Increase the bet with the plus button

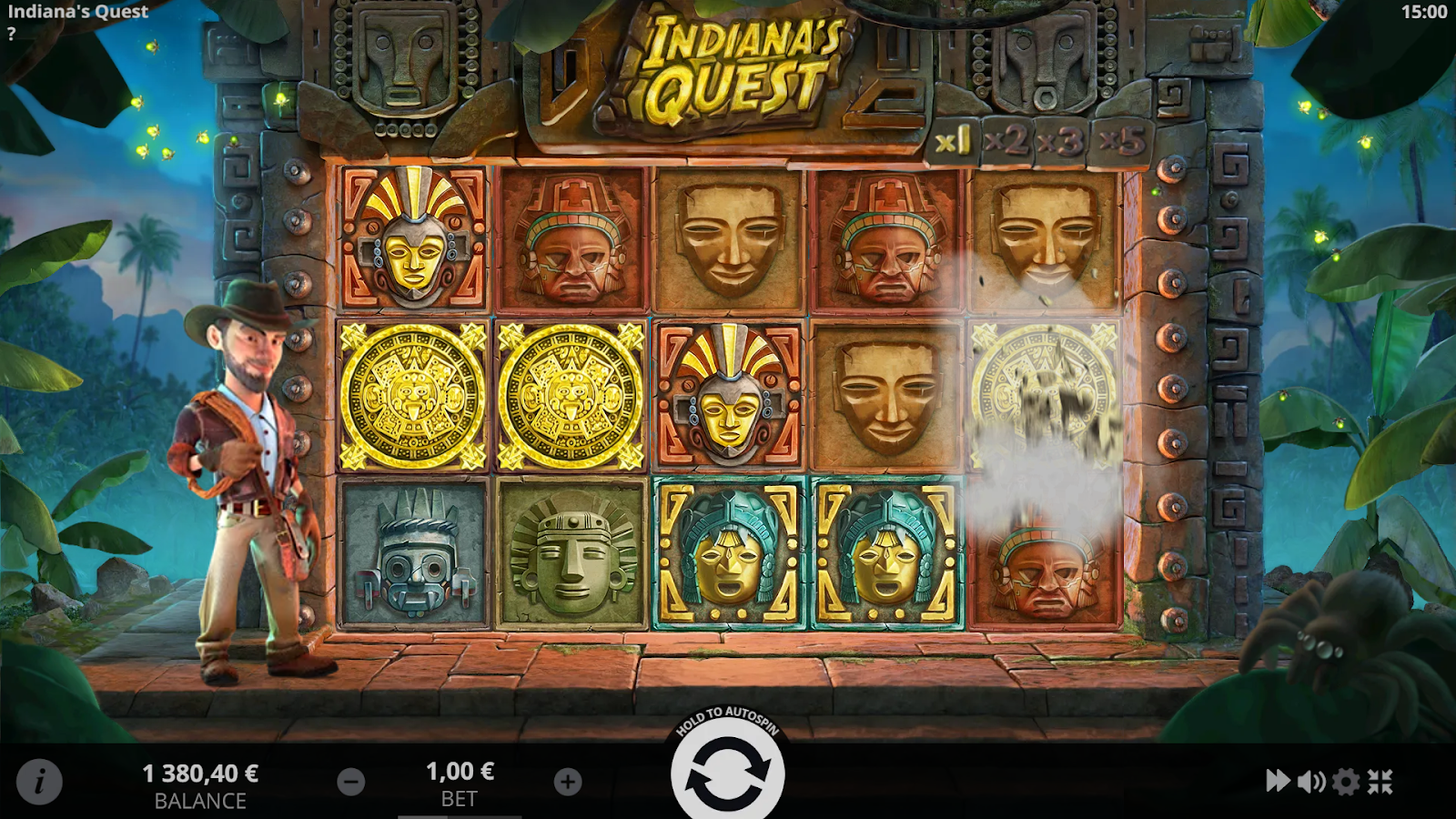click(x=568, y=782)
